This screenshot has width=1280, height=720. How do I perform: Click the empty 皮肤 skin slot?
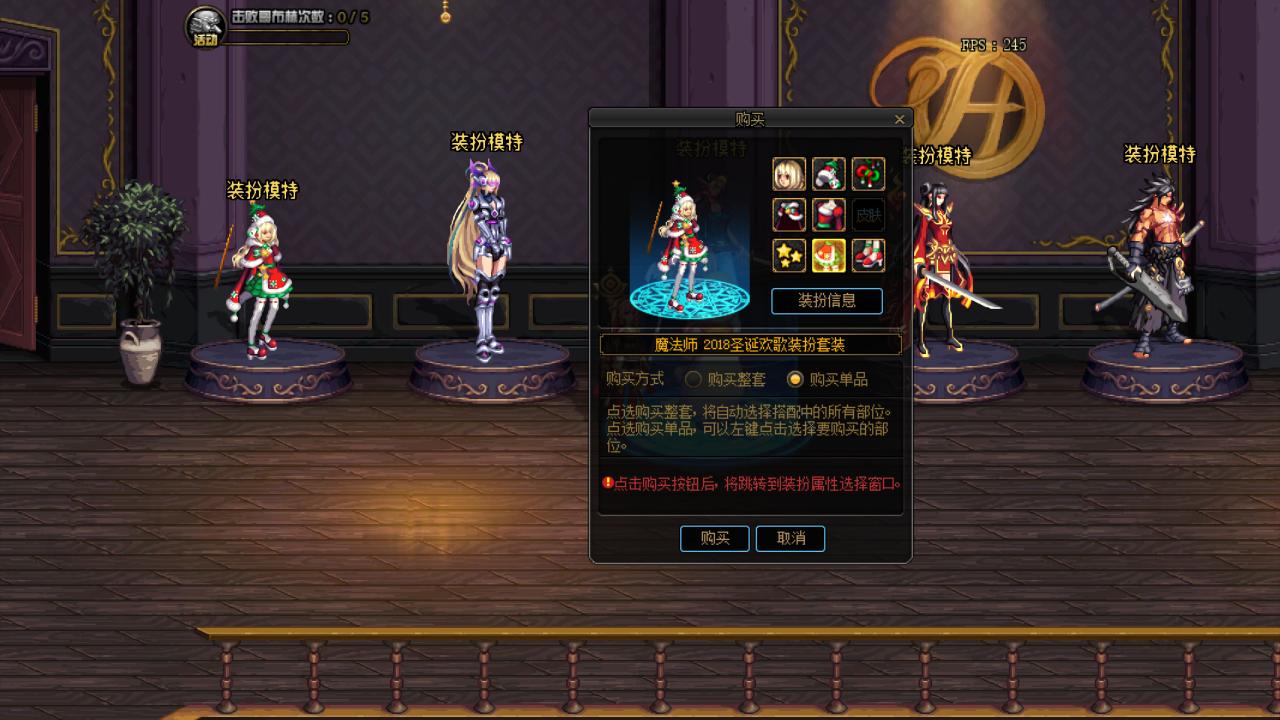click(x=868, y=214)
